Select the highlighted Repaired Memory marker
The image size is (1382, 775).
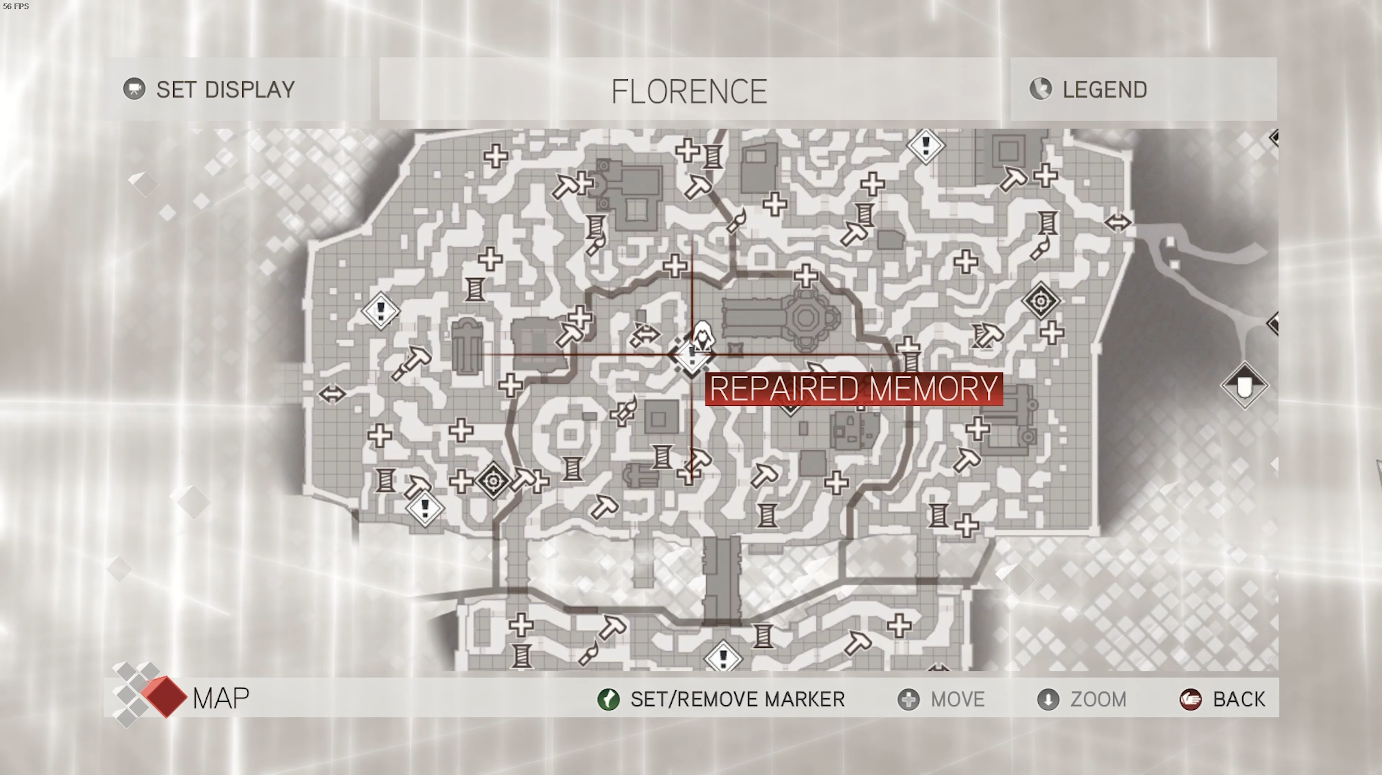pyautogui.click(x=692, y=356)
